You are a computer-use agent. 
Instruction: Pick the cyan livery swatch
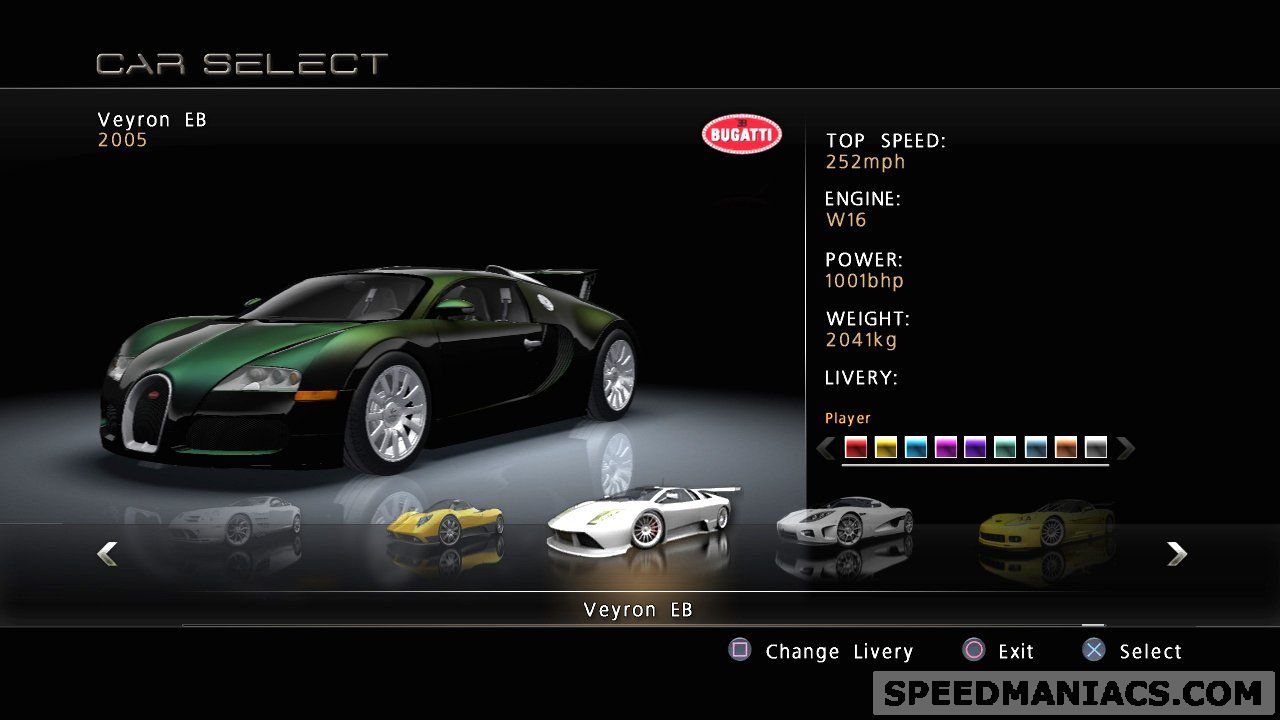click(916, 448)
